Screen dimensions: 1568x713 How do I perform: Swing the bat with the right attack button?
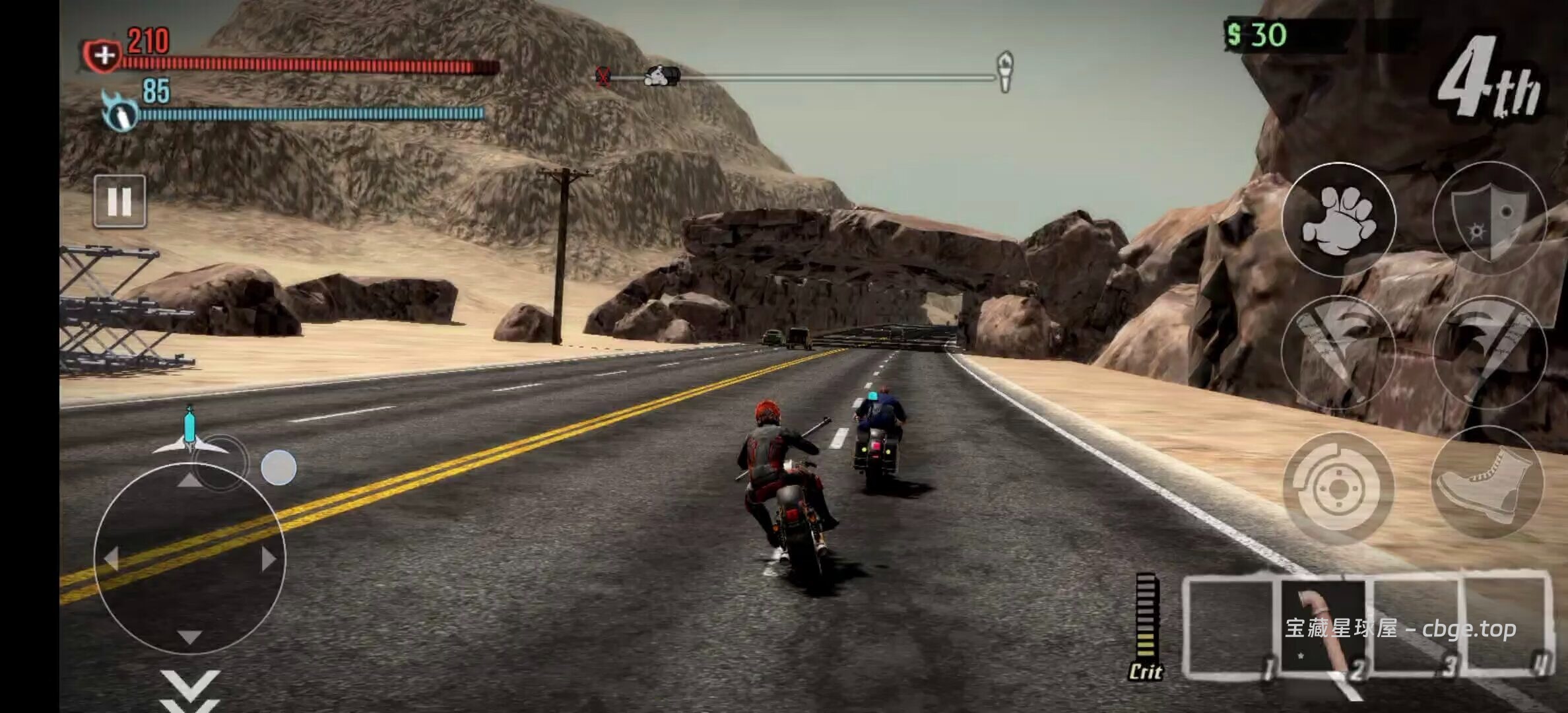point(1489,353)
